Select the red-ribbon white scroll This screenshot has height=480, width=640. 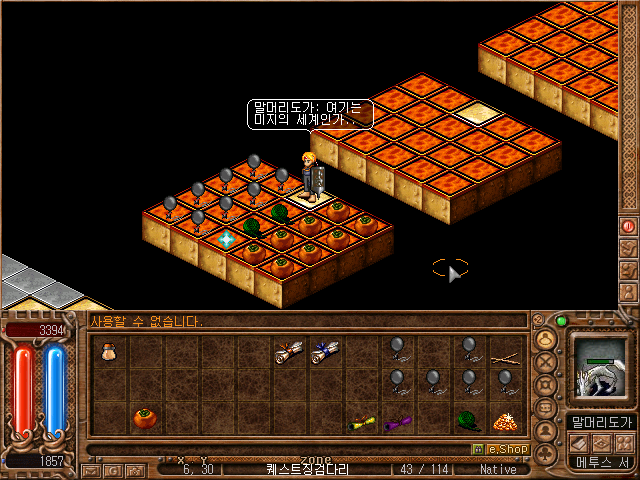point(288,351)
